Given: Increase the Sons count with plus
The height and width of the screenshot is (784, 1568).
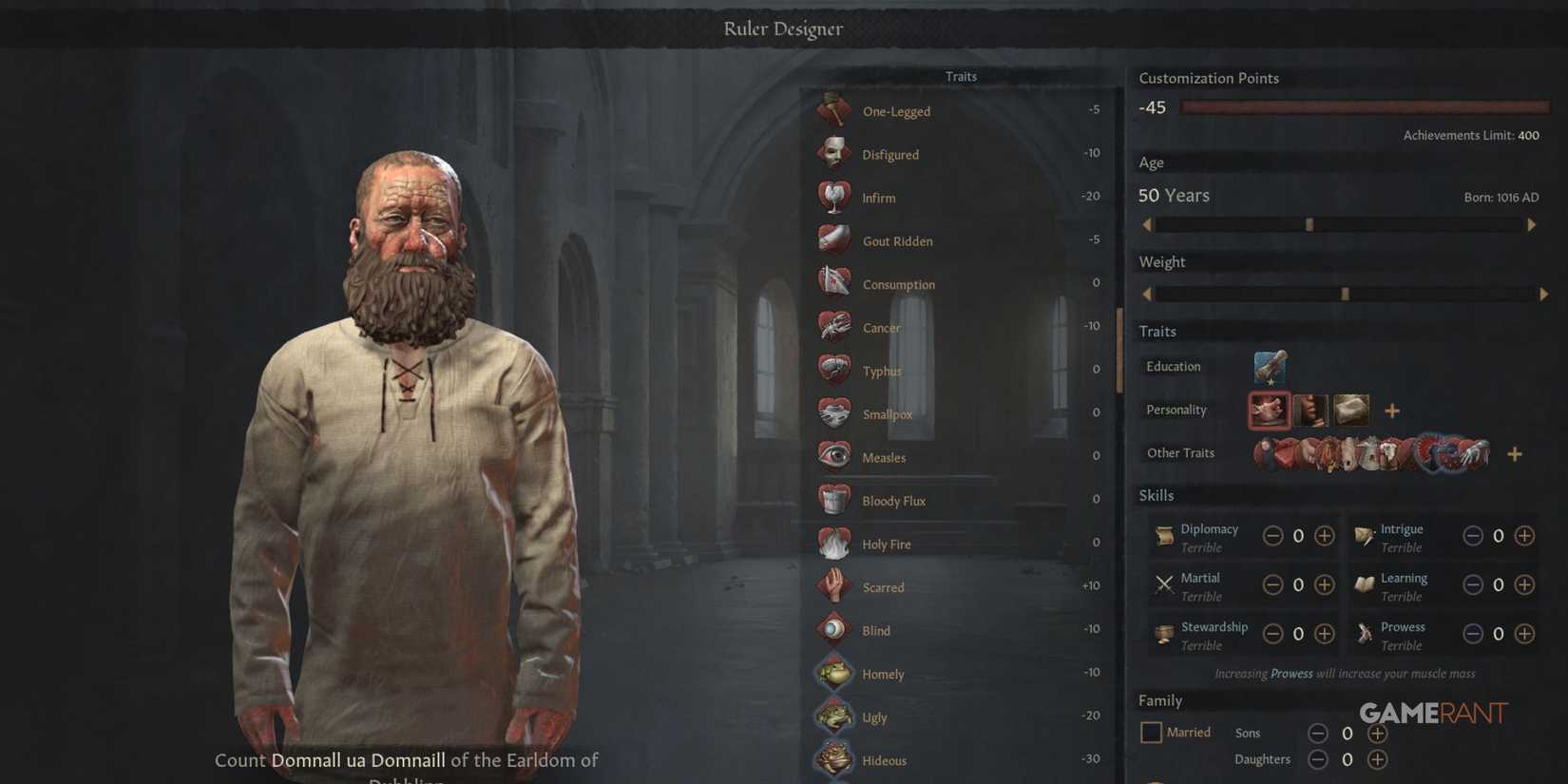Looking at the screenshot, I should click(x=1377, y=733).
